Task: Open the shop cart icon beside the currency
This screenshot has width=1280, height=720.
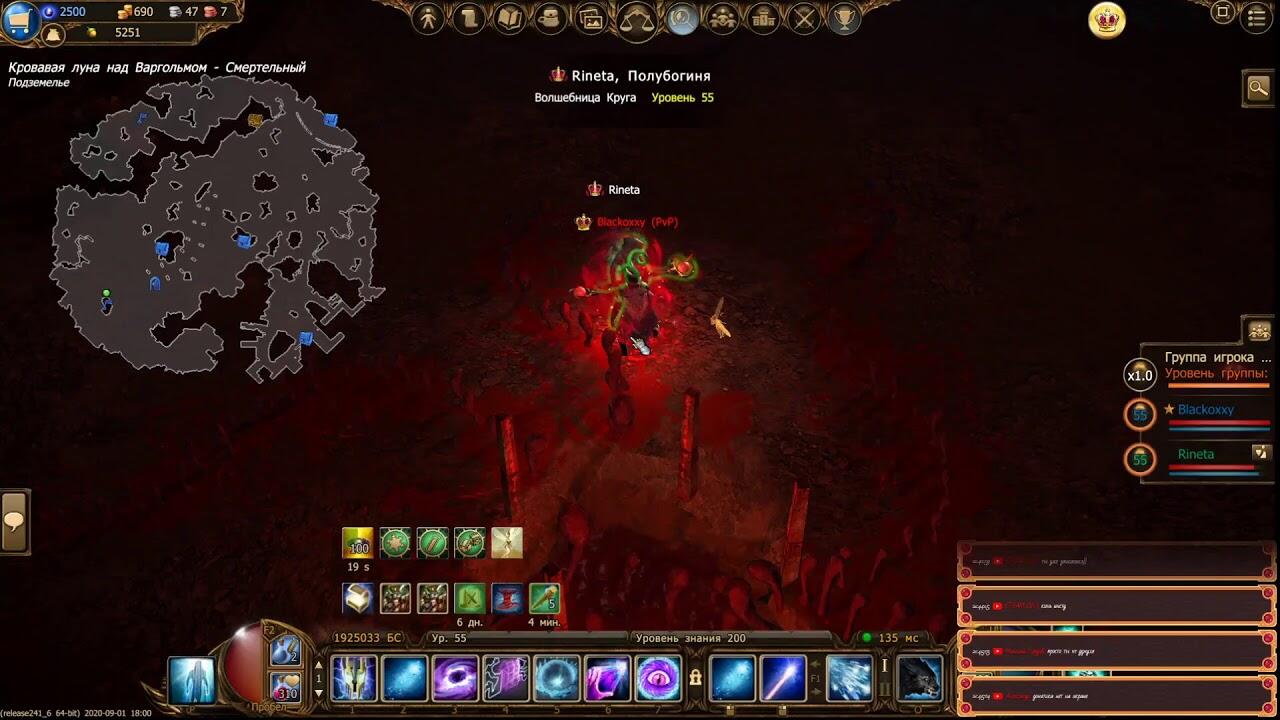Action: (19, 19)
